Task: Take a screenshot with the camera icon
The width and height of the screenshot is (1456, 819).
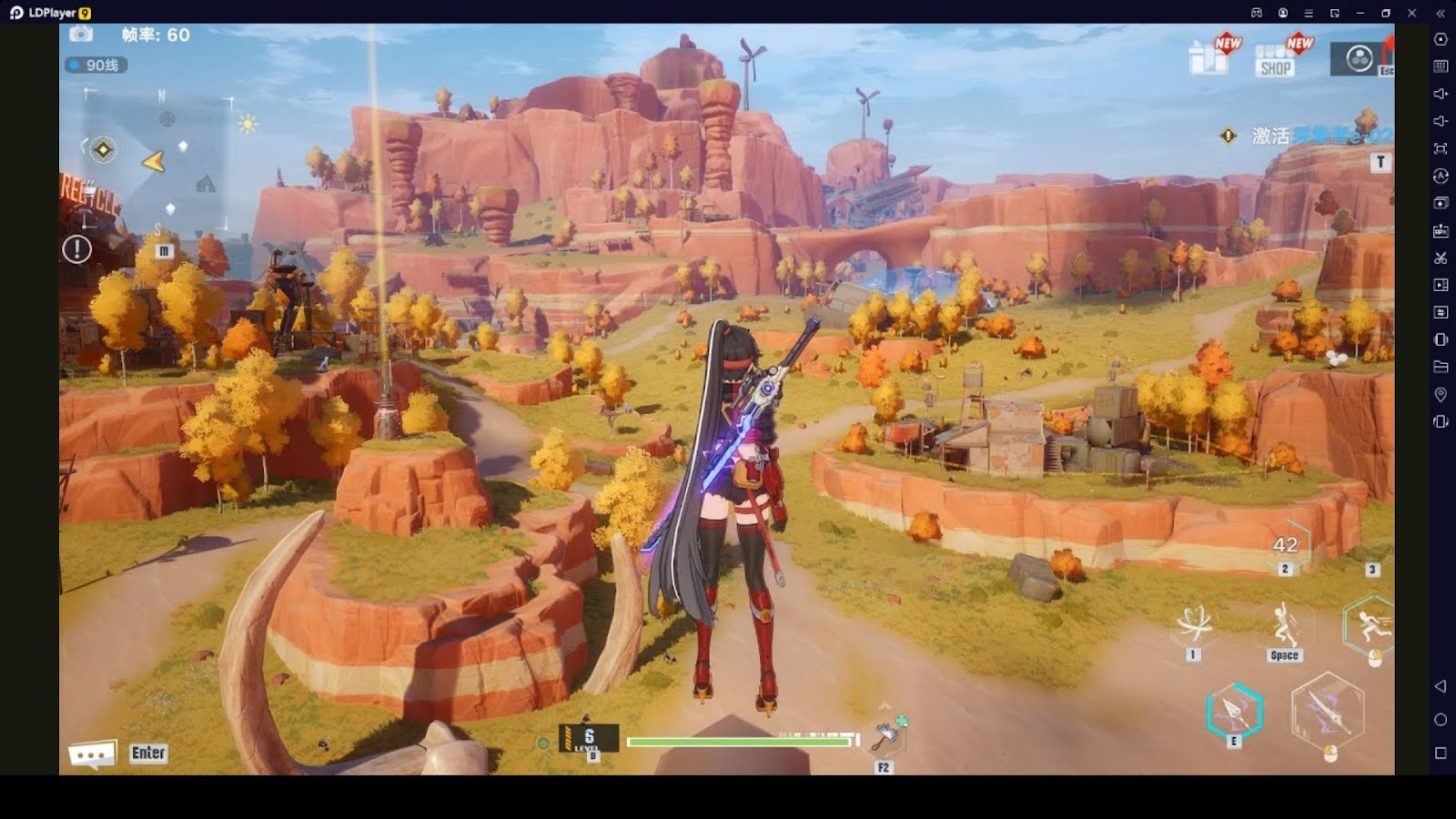Action: 81,35
